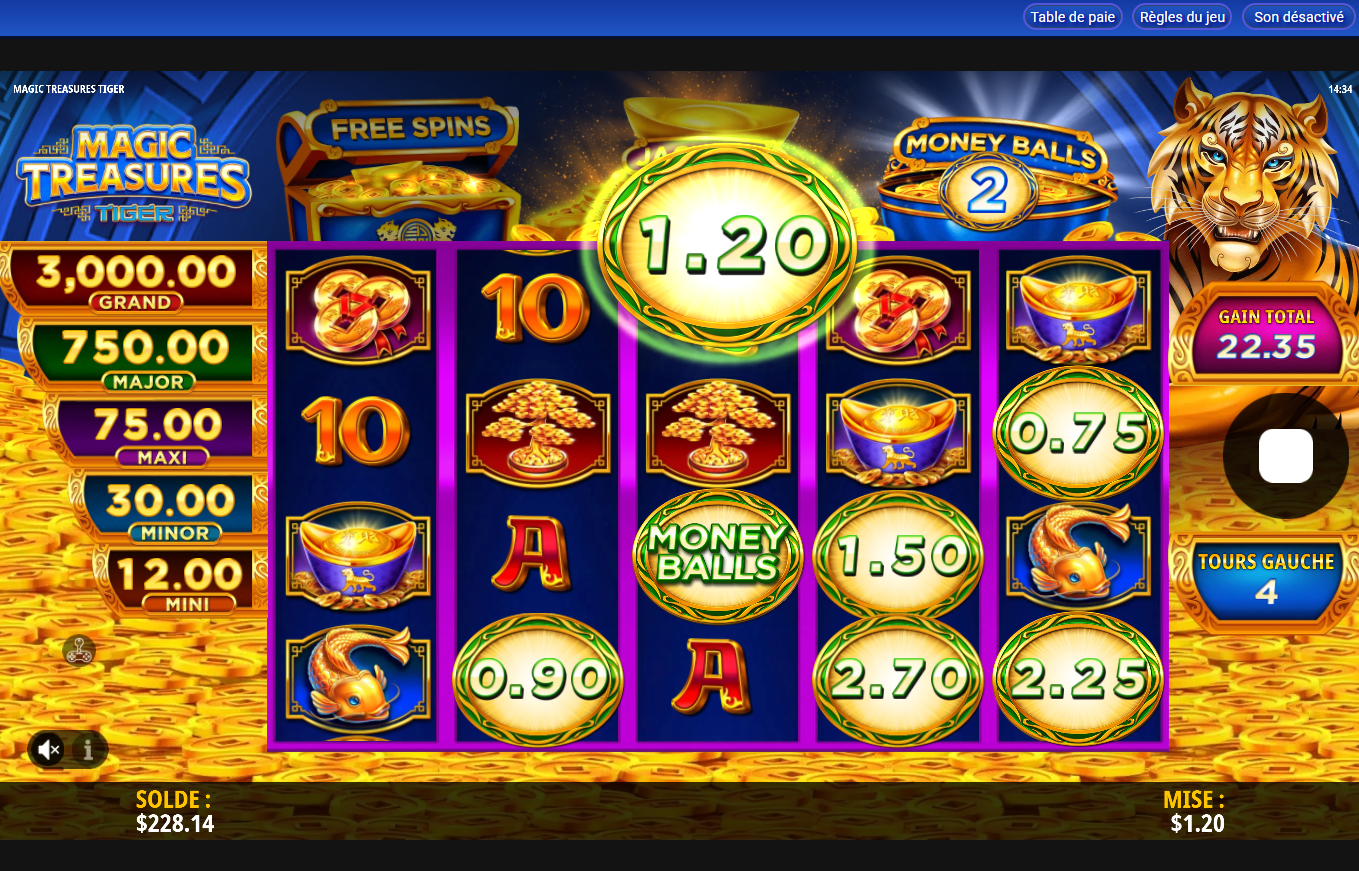Image resolution: width=1359 pixels, height=871 pixels.
Task: Click the golden tree symbol on reel two
Action: coord(537,435)
